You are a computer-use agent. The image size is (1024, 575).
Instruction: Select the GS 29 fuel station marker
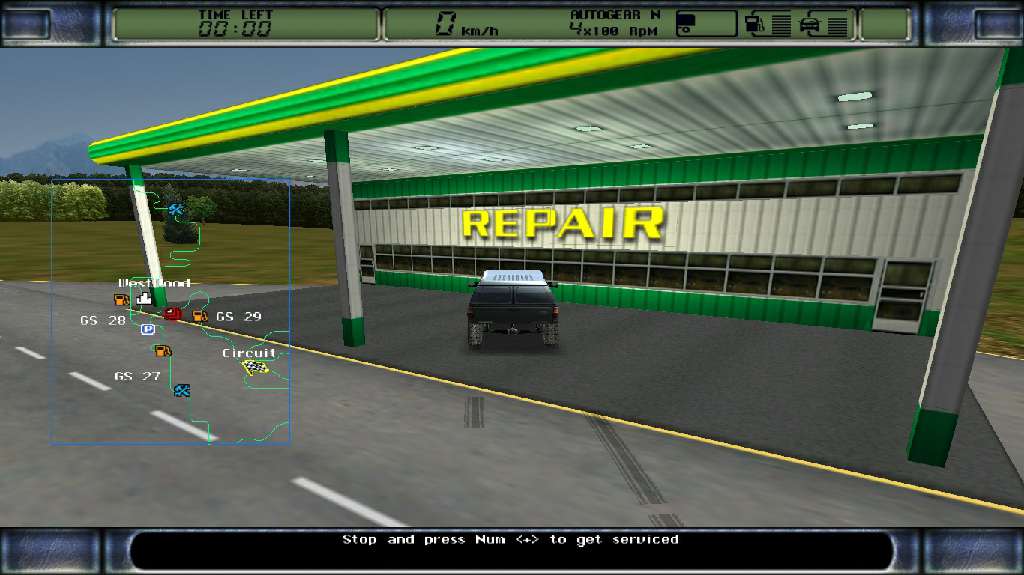pyautogui.click(x=199, y=316)
